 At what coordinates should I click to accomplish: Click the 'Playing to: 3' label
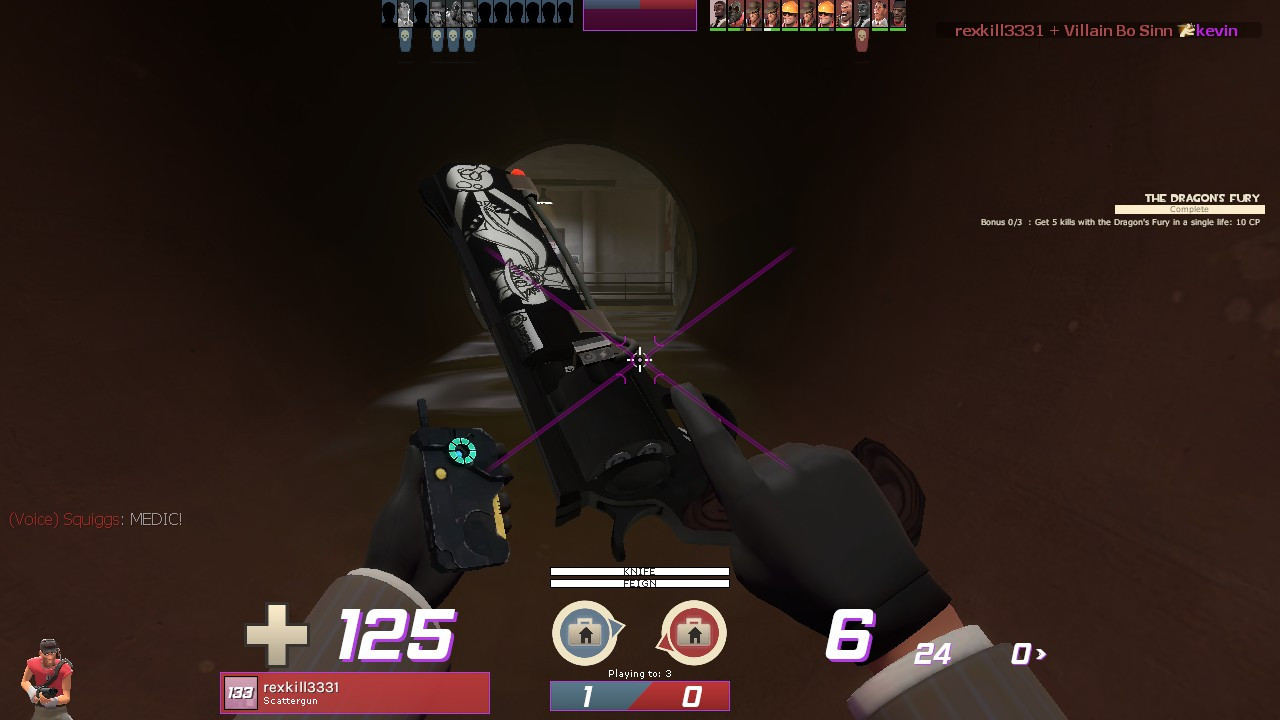[638, 673]
